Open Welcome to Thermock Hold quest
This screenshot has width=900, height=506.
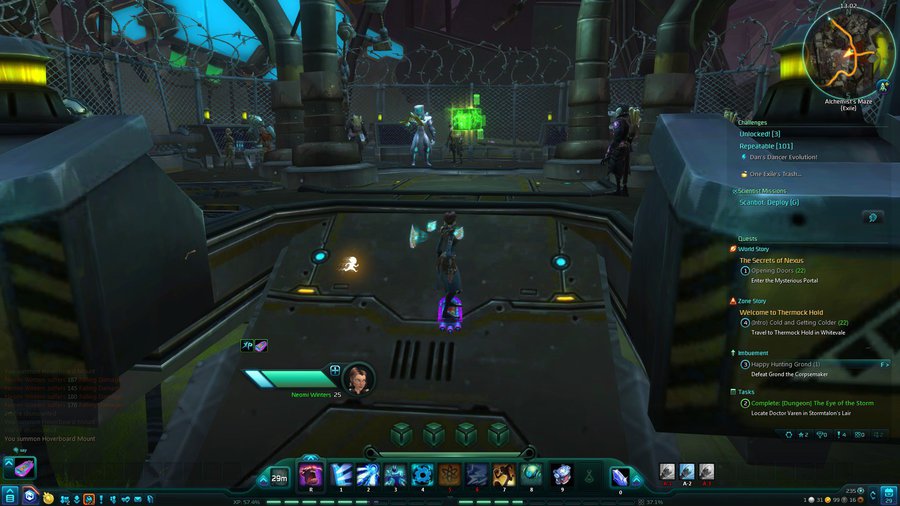click(781, 312)
